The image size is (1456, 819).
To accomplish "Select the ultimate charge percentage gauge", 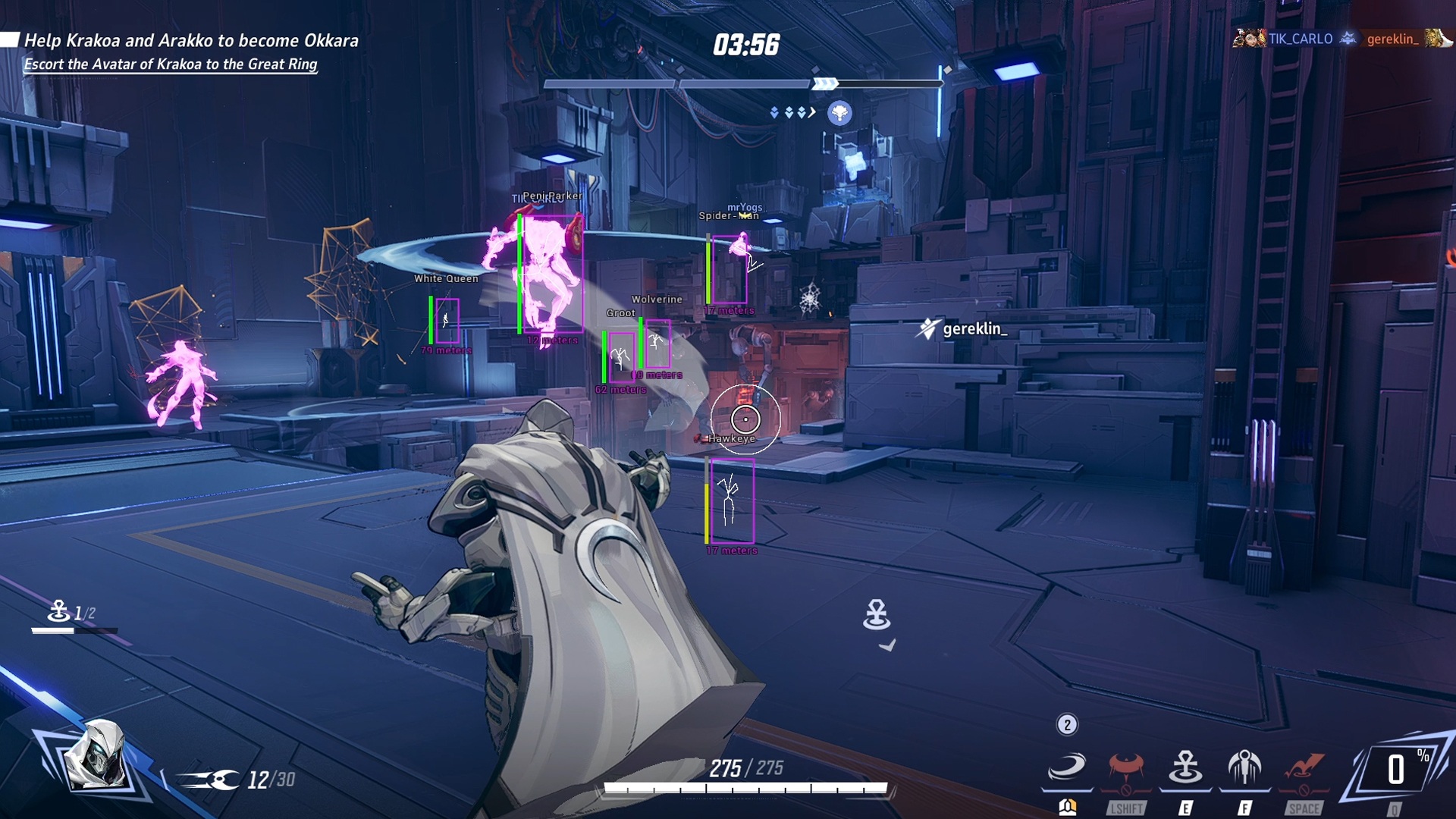I will tap(1397, 770).
